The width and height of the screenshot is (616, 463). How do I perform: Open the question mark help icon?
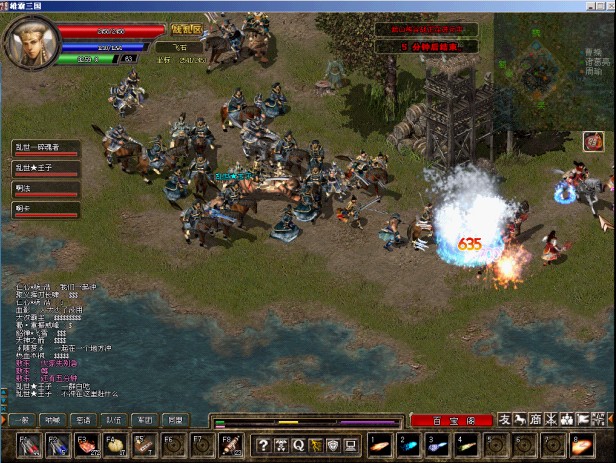coord(264,444)
